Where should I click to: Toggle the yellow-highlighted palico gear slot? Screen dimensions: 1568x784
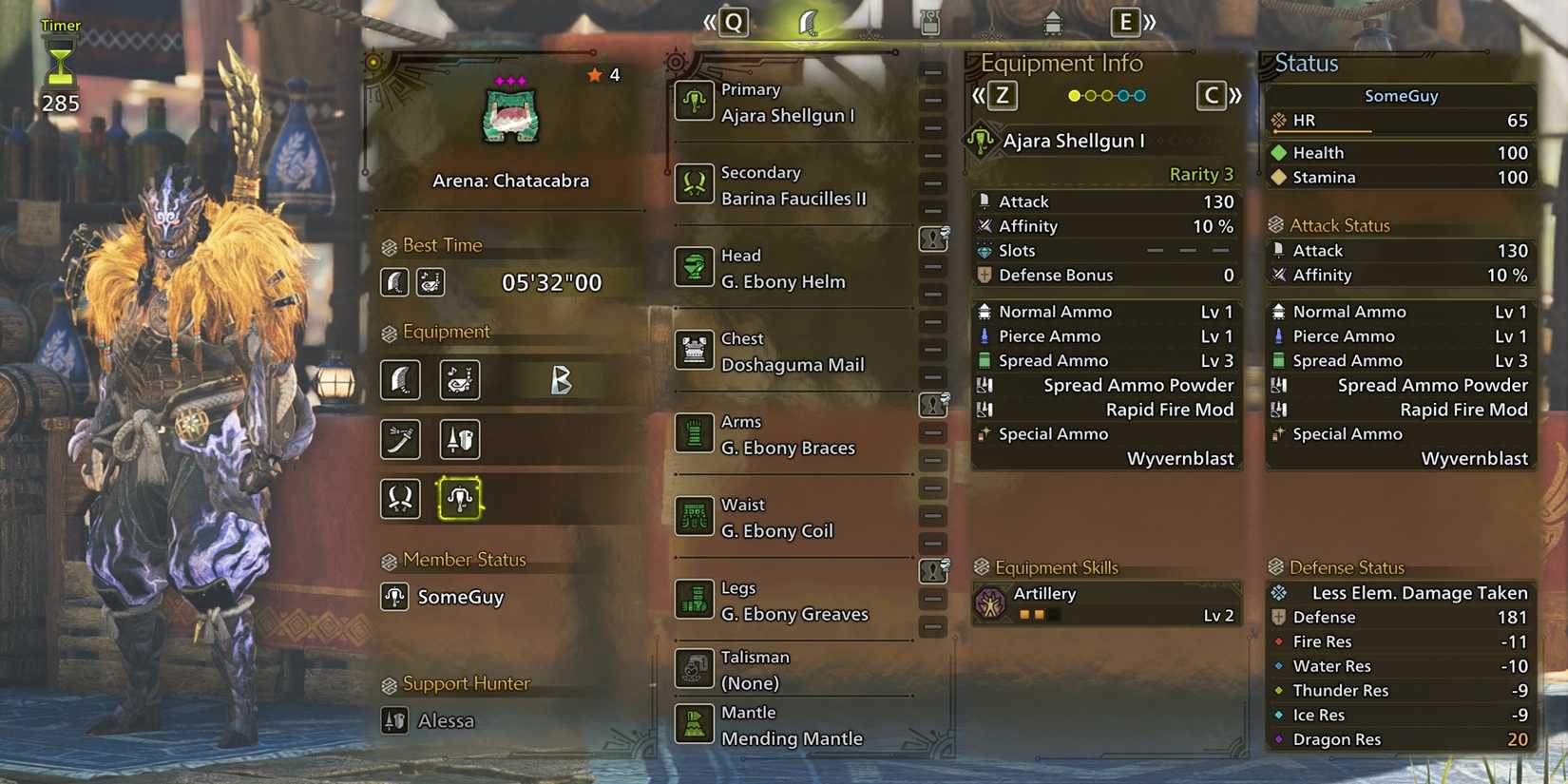[x=460, y=499]
